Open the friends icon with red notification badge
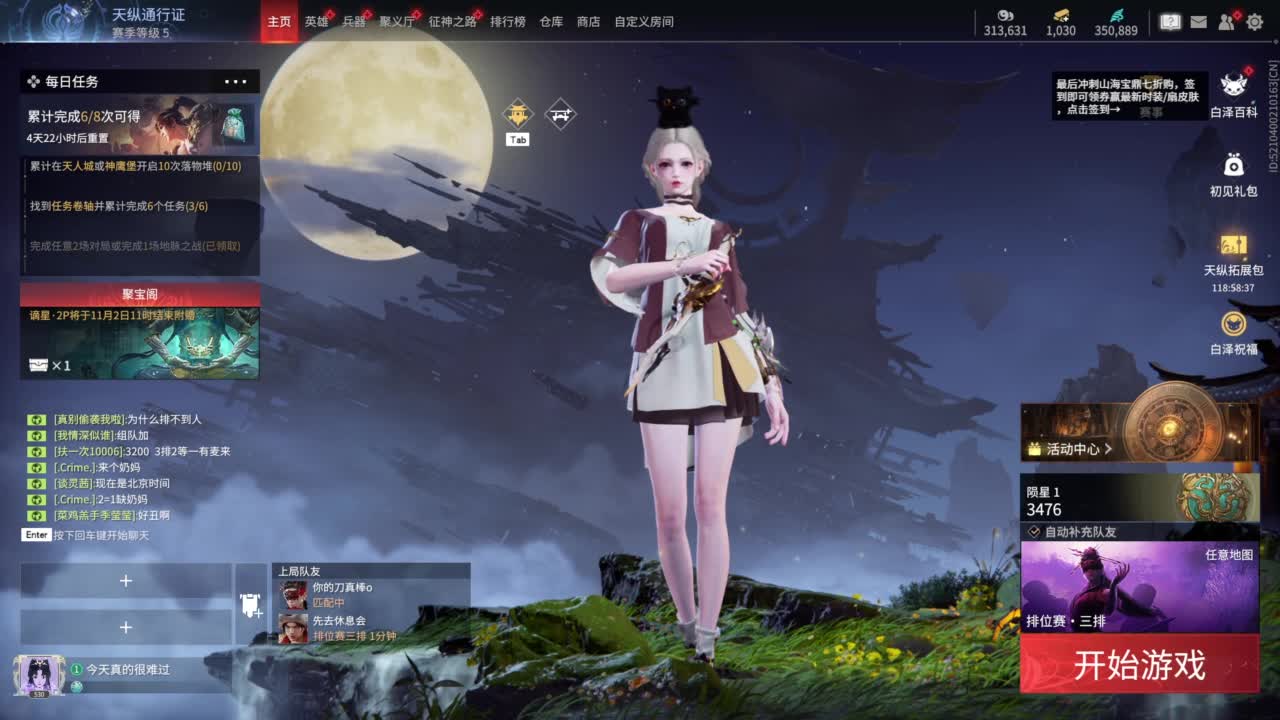Screen dimensions: 1280x720 (1224, 20)
